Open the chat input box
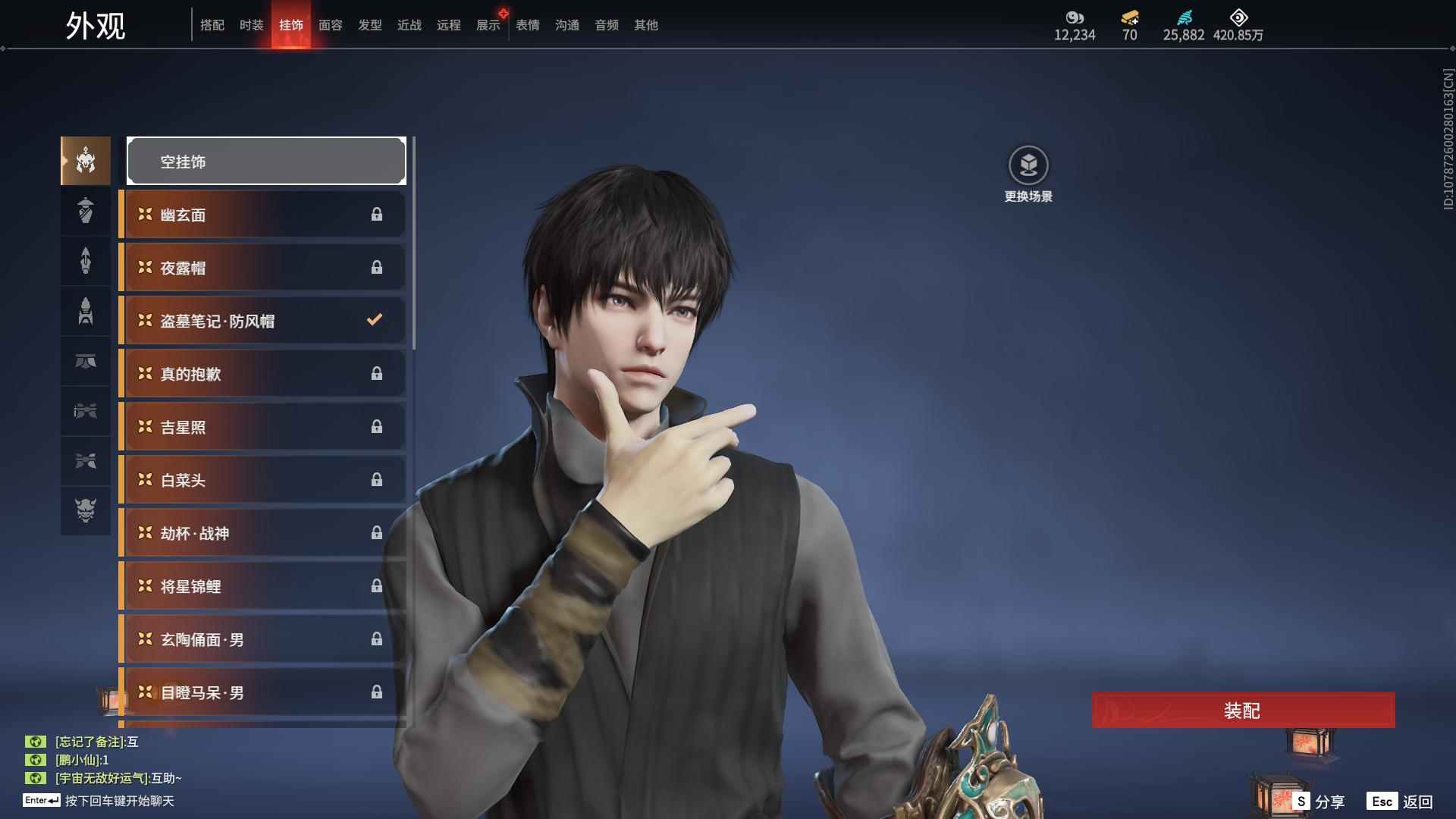Image resolution: width=1456 pixels, height=819 pixels. [x=119, y=801]
